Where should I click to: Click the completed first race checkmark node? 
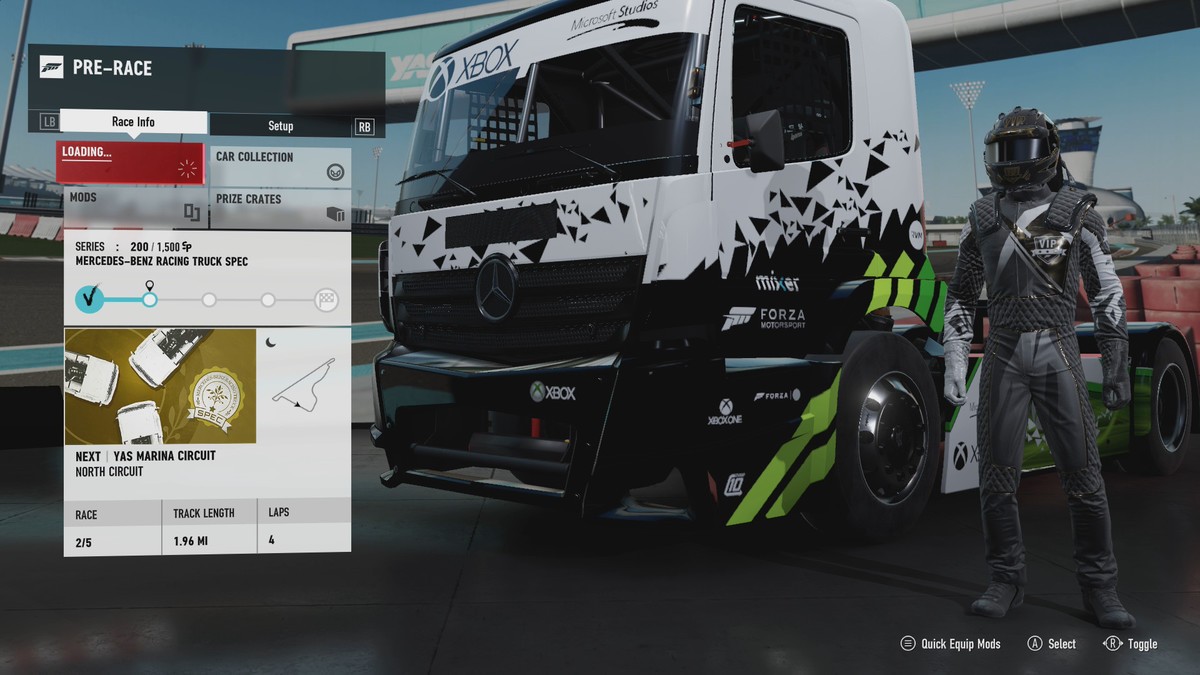pyautogui.click(x=90, y=298)
